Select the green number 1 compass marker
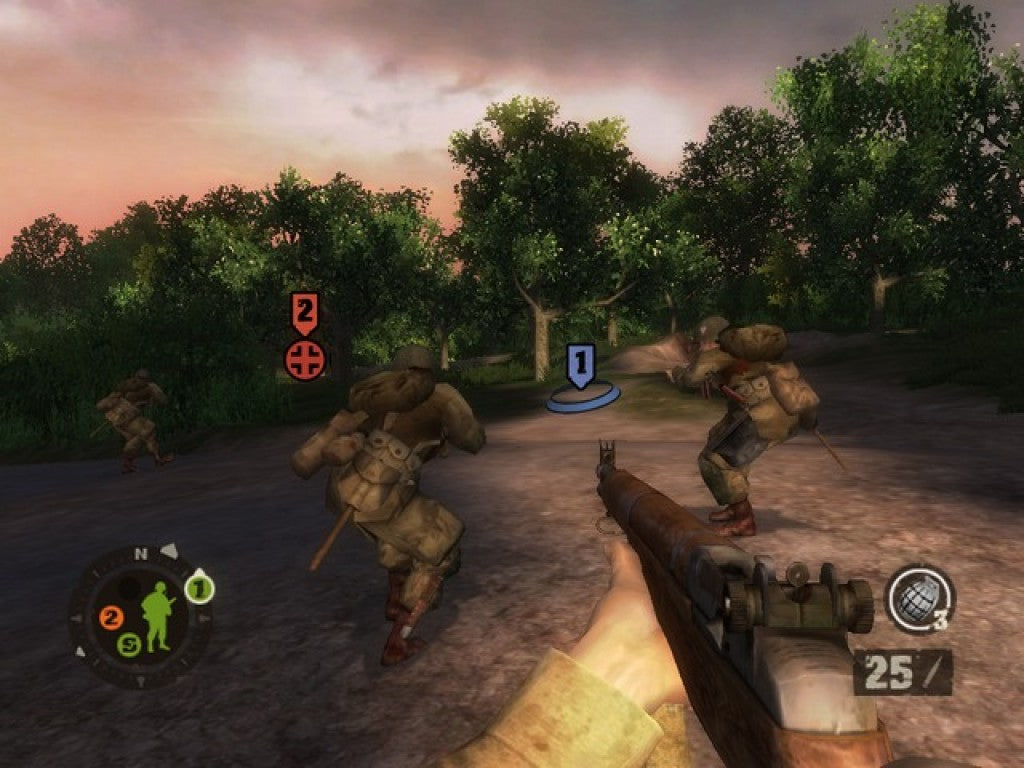Image resolution: width=1024 pixels, height=768 pixels. 199,590
